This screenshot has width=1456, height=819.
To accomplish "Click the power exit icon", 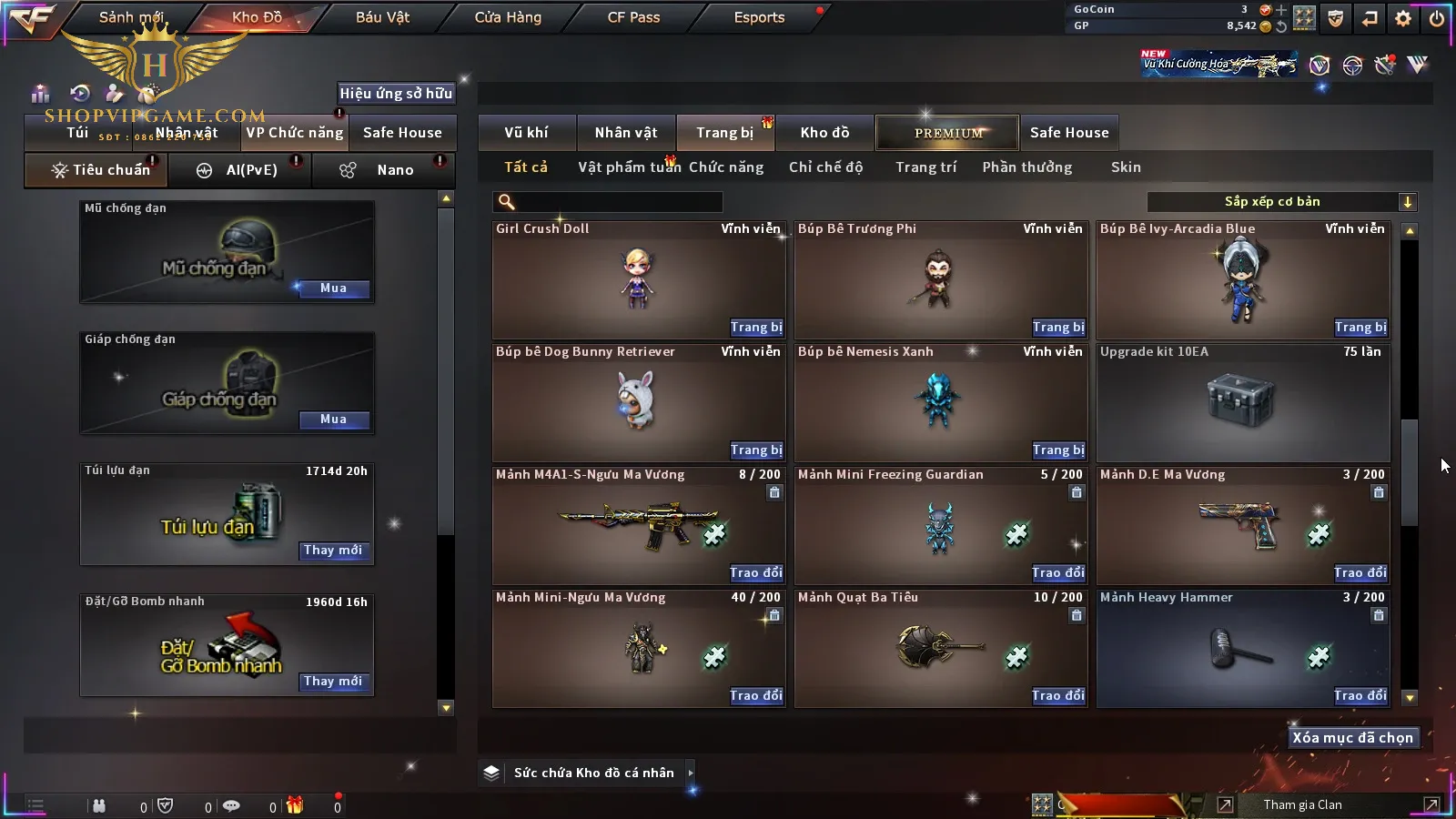I will click(1437, 18).
